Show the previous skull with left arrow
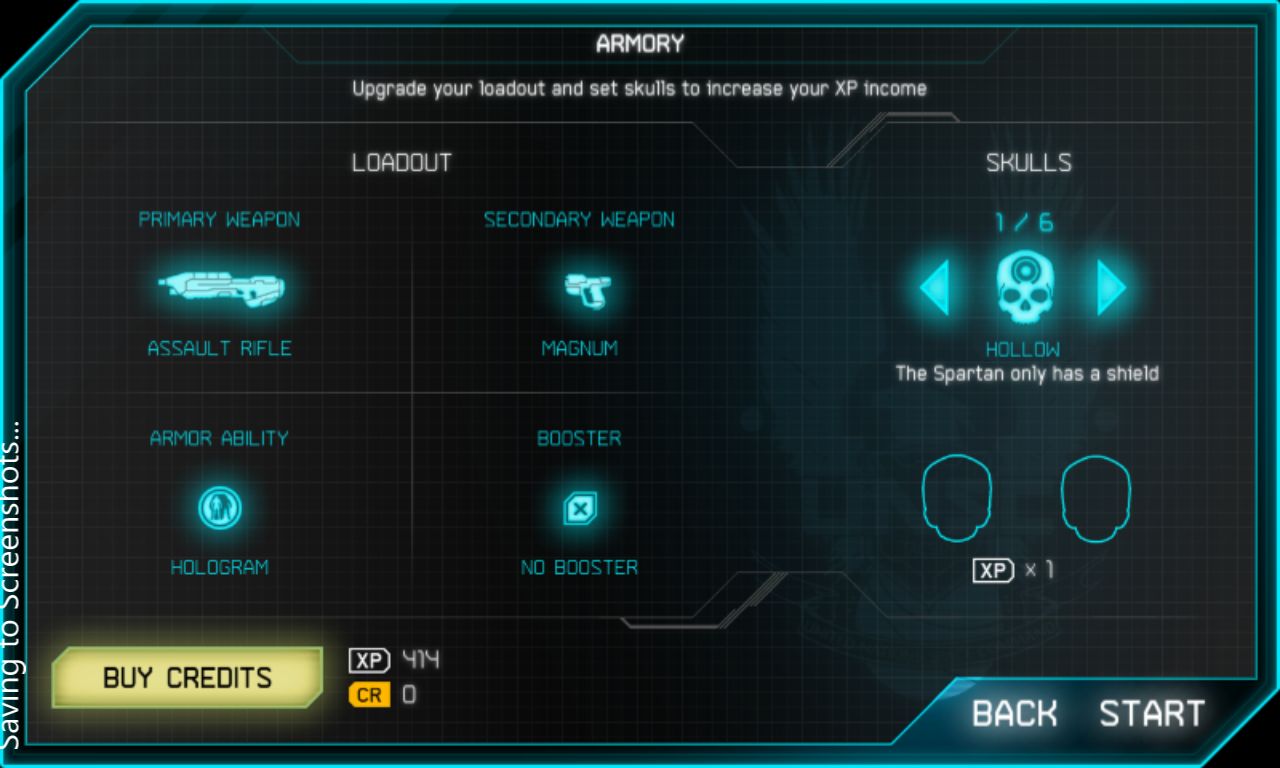Image resolution: width=1280 pixels, height=768 pixels. pyautogui.click(x=935, y=289)
